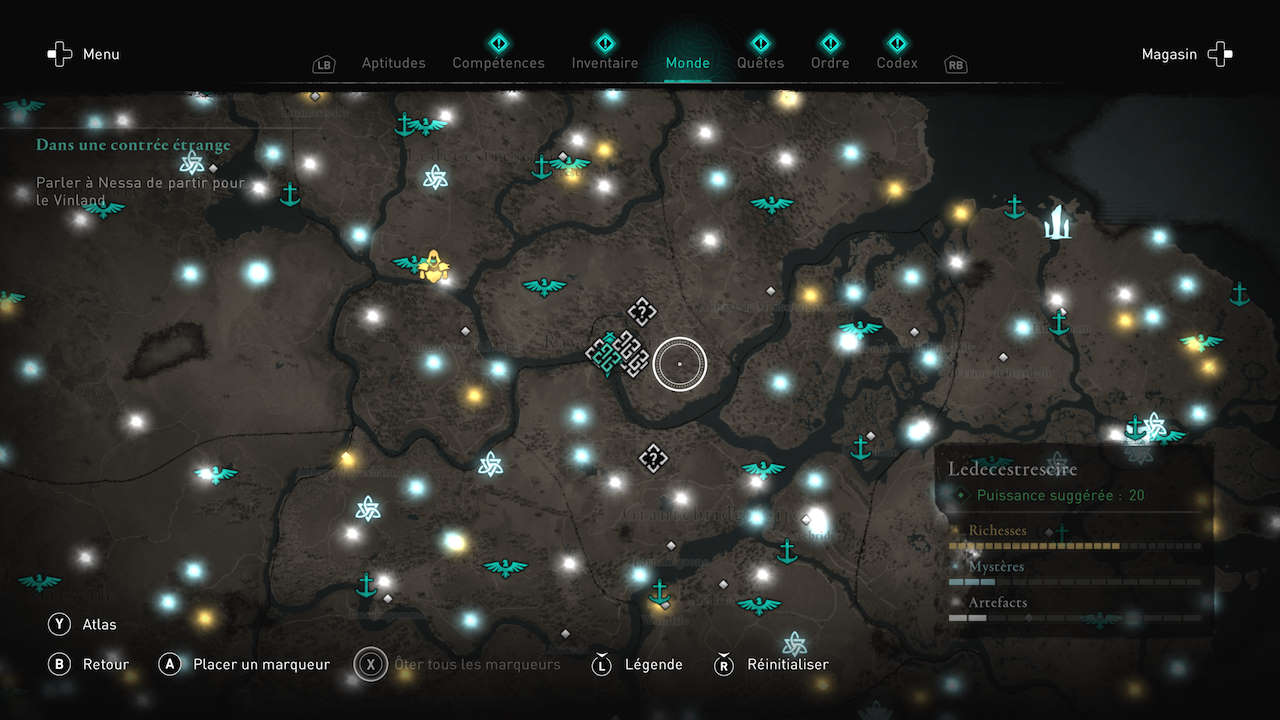This screenshot has width=1280, height=720.
Task: Show the Quêtes tab
Action: tap(760, 63)
